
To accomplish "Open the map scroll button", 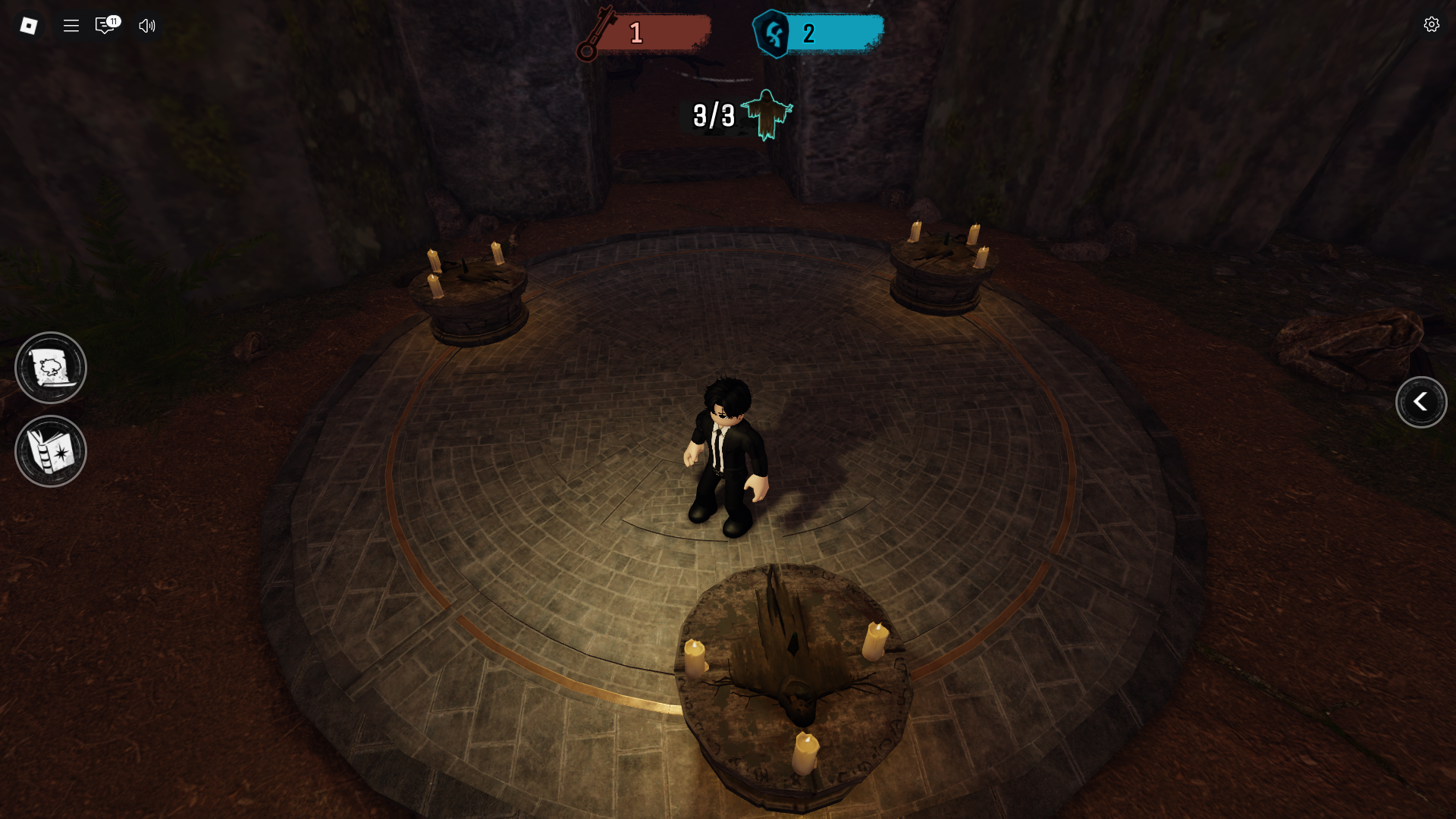I will click(x=51, y=369).
